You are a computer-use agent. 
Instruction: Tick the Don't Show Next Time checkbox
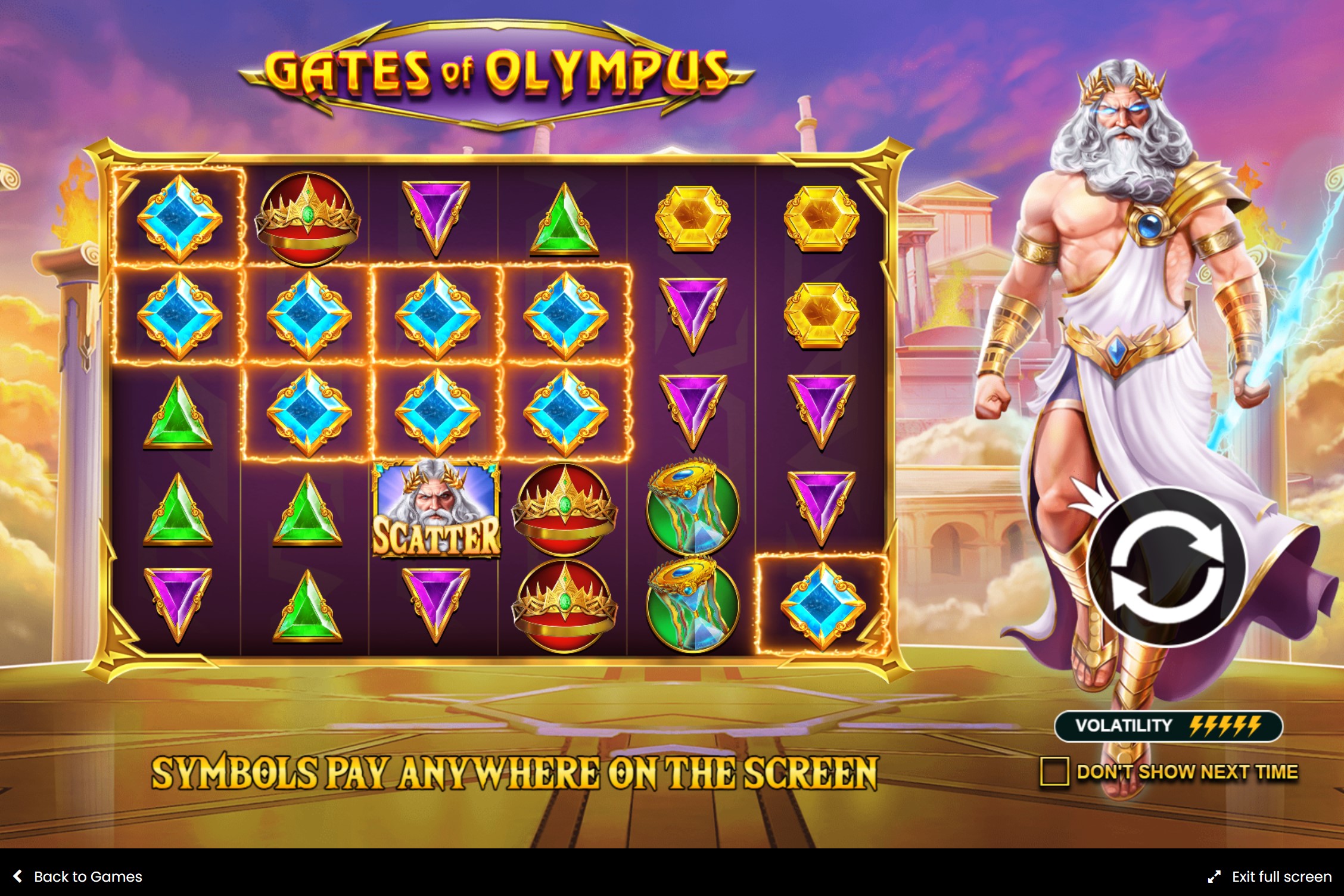(1053, 771)
